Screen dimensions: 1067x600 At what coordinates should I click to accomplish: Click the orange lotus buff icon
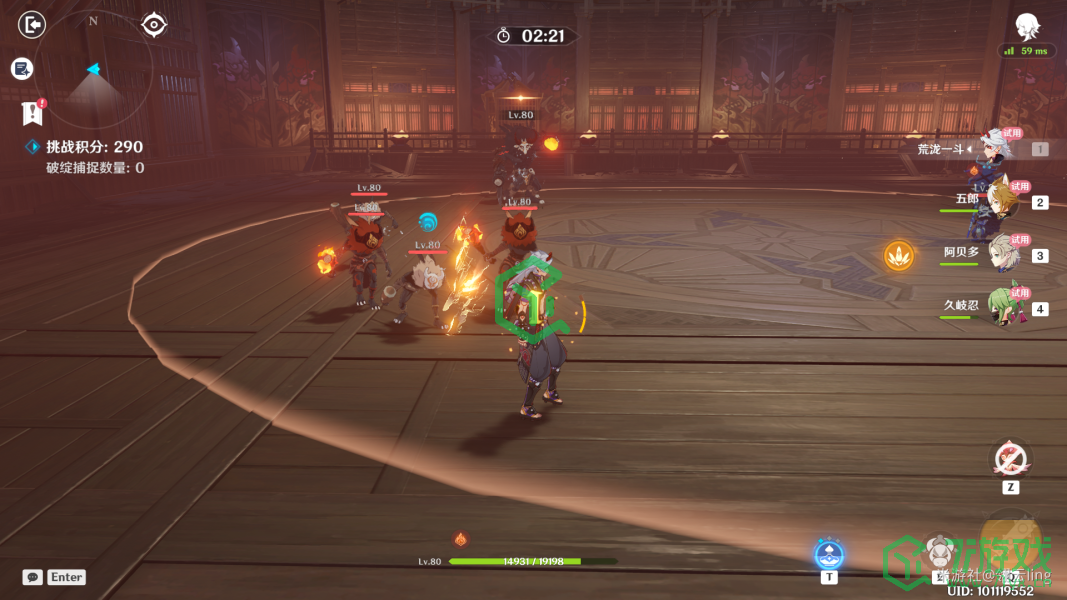tap(899, 256)
